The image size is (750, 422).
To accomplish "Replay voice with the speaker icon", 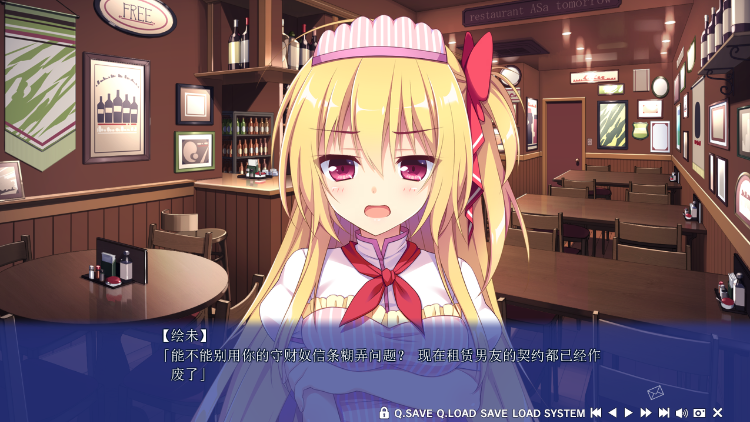I will [681, 413].
